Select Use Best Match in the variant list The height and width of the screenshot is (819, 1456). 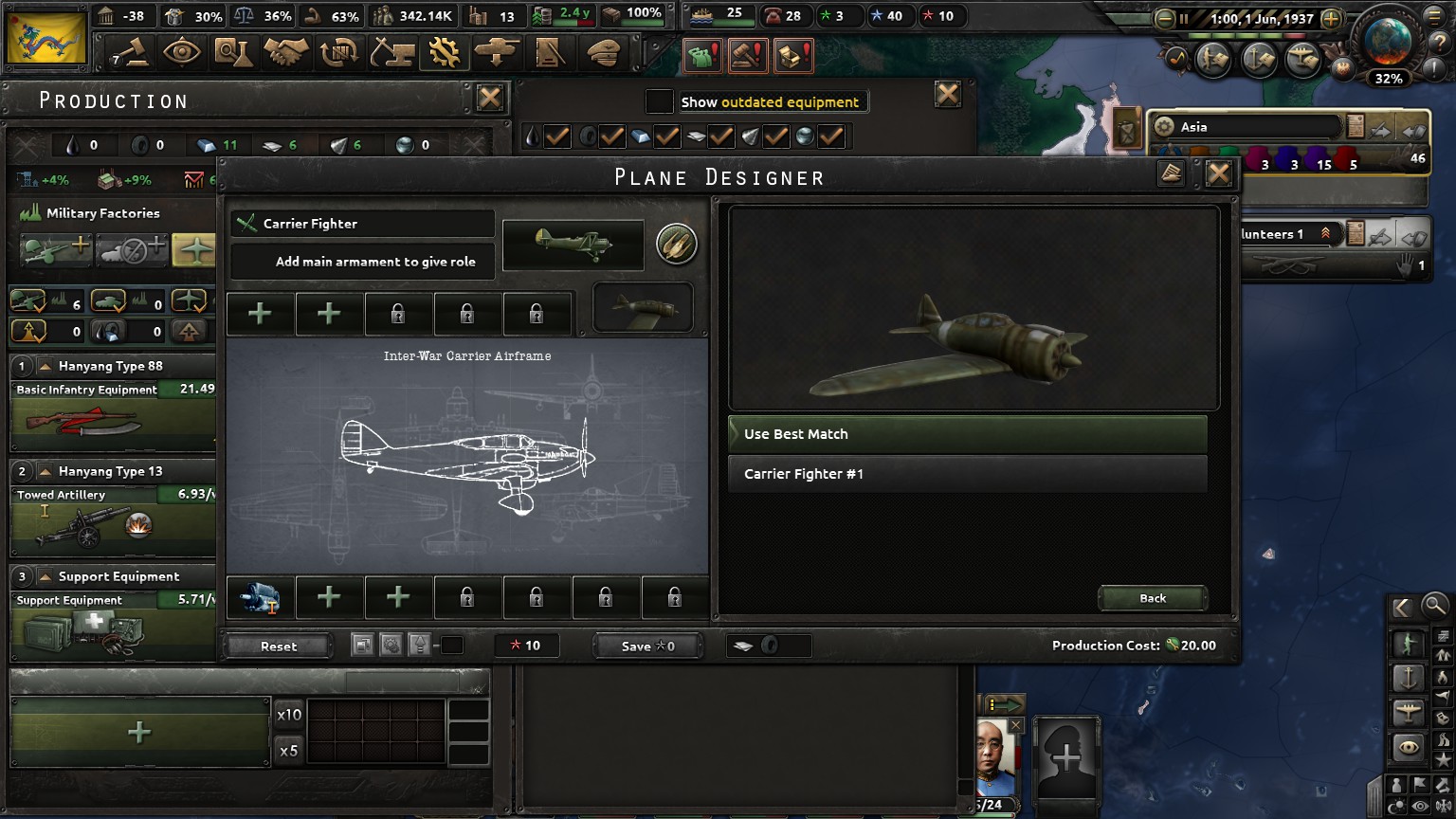click(x=967, y=434)
